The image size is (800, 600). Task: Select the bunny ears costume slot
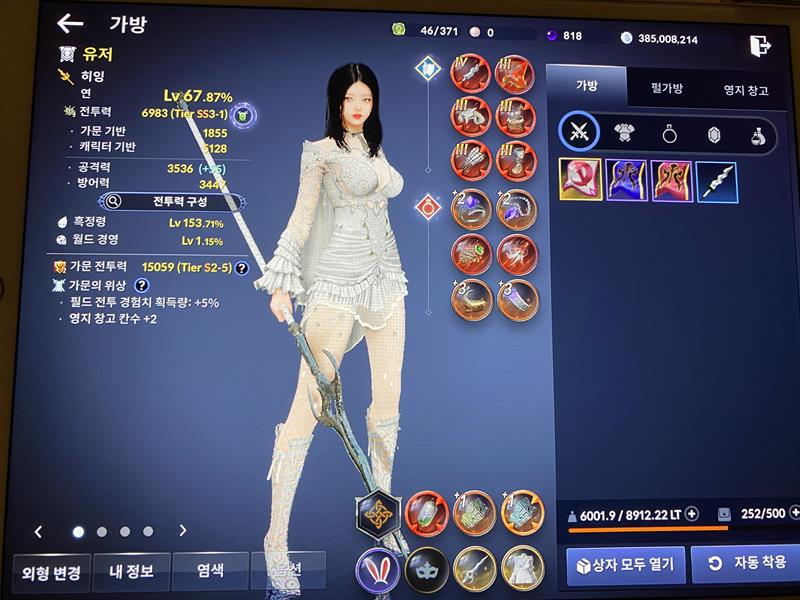(x=378, y=571)
